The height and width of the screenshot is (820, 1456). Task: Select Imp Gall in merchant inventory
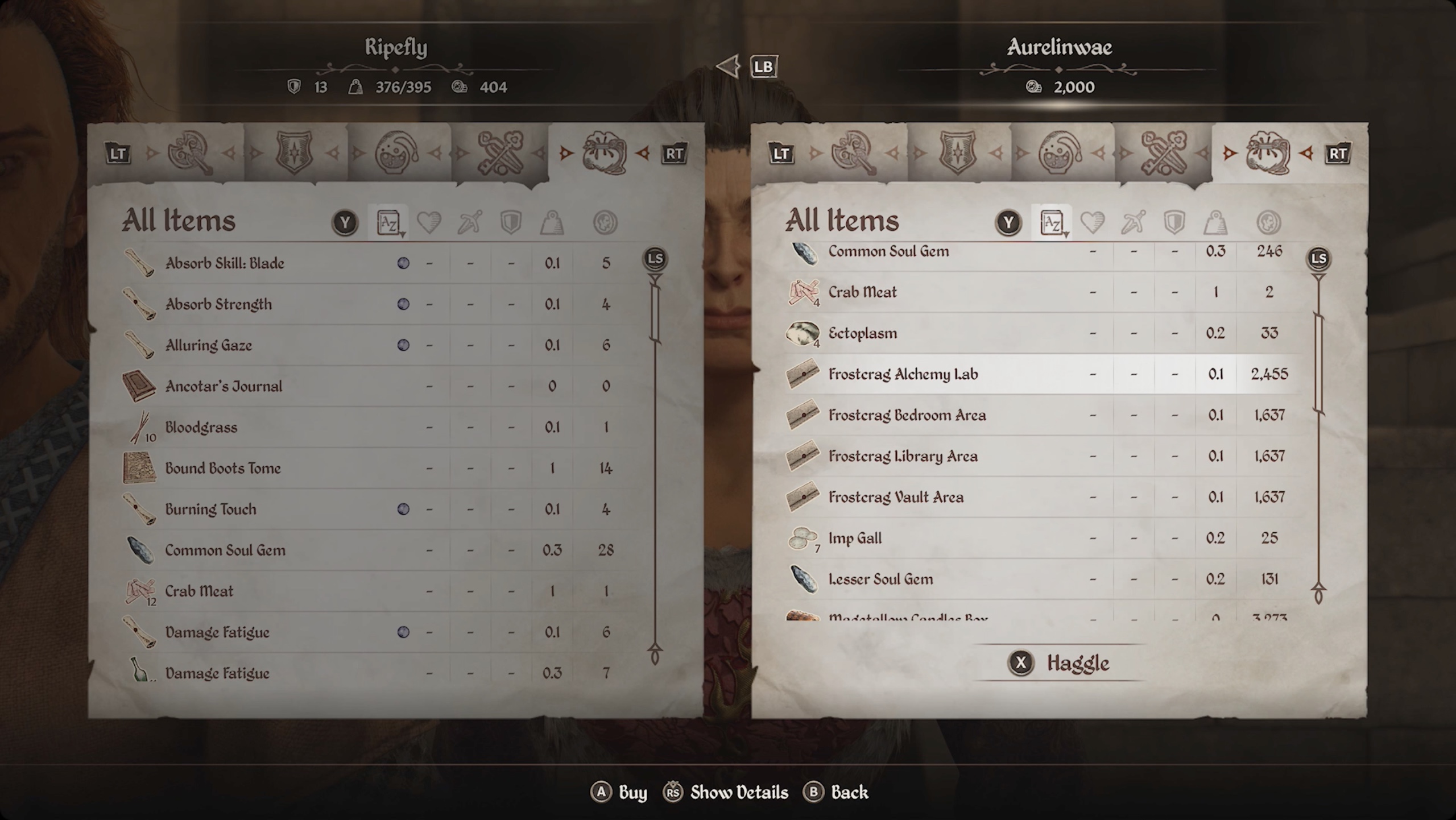855,538
